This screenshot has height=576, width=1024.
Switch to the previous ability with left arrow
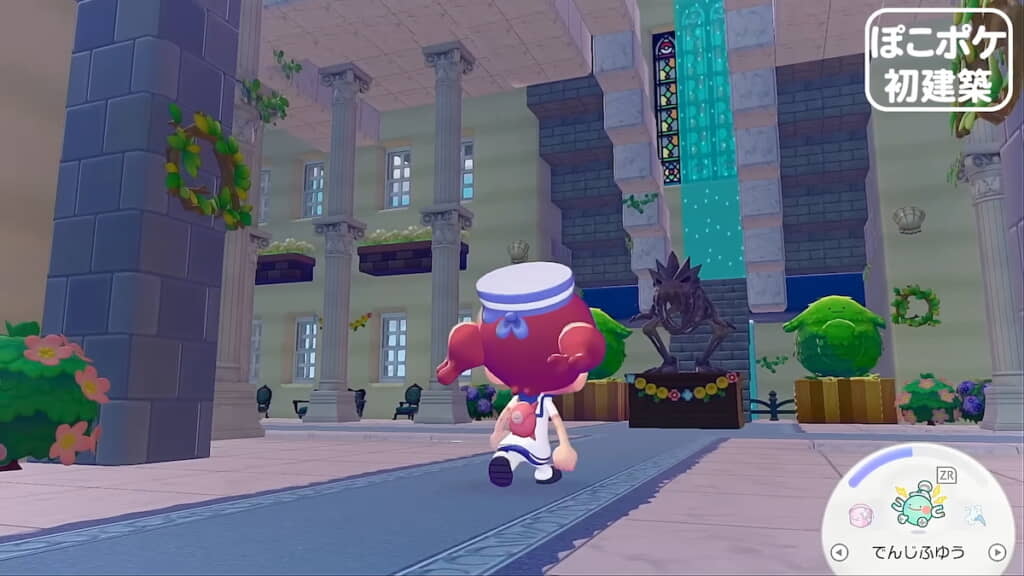pos(839,552)
